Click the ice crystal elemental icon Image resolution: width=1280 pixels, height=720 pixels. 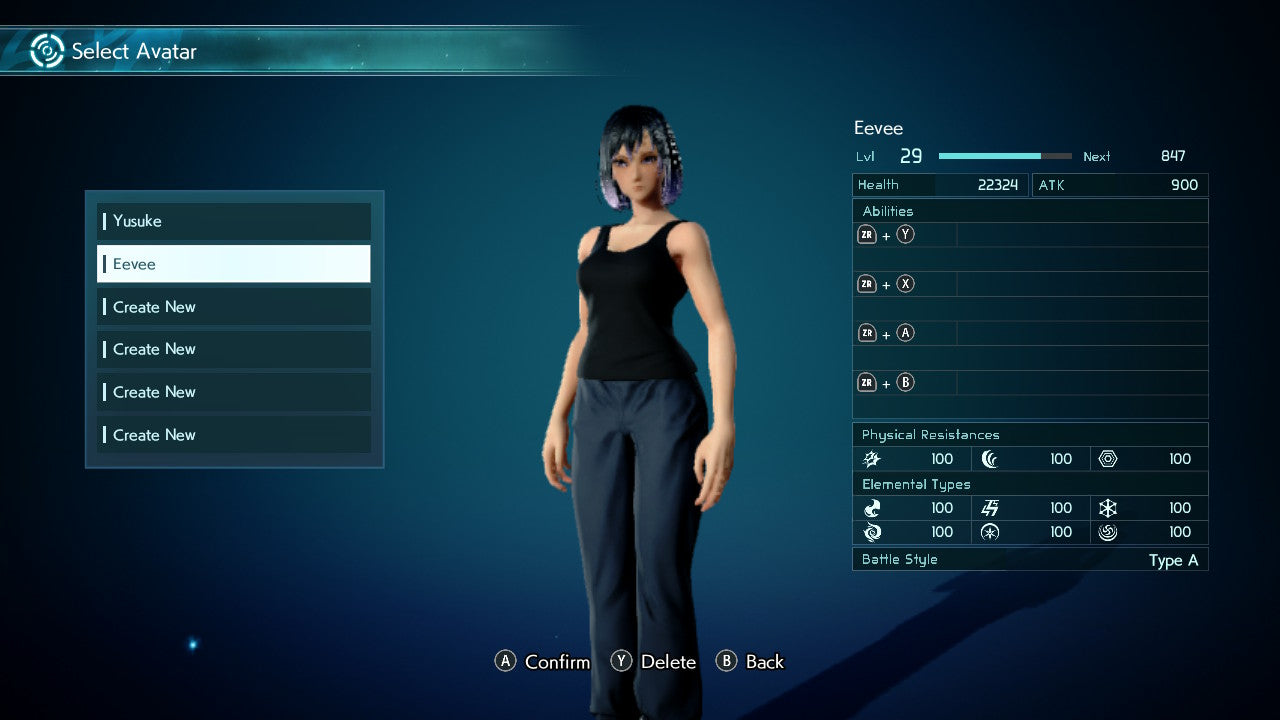point(1108,508)
